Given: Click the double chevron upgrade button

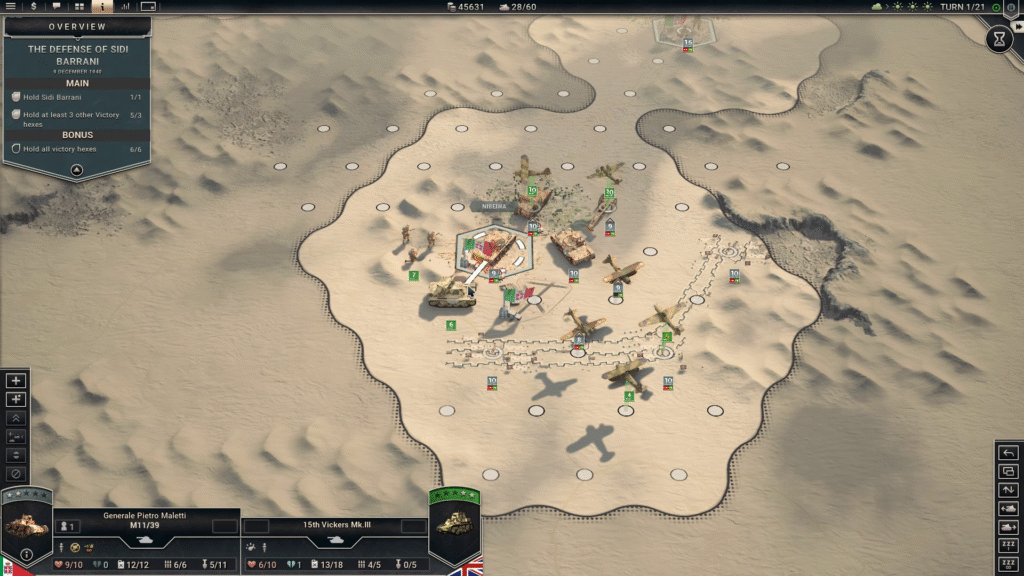Looking at the screenshot, I should [x=15, y=418].
